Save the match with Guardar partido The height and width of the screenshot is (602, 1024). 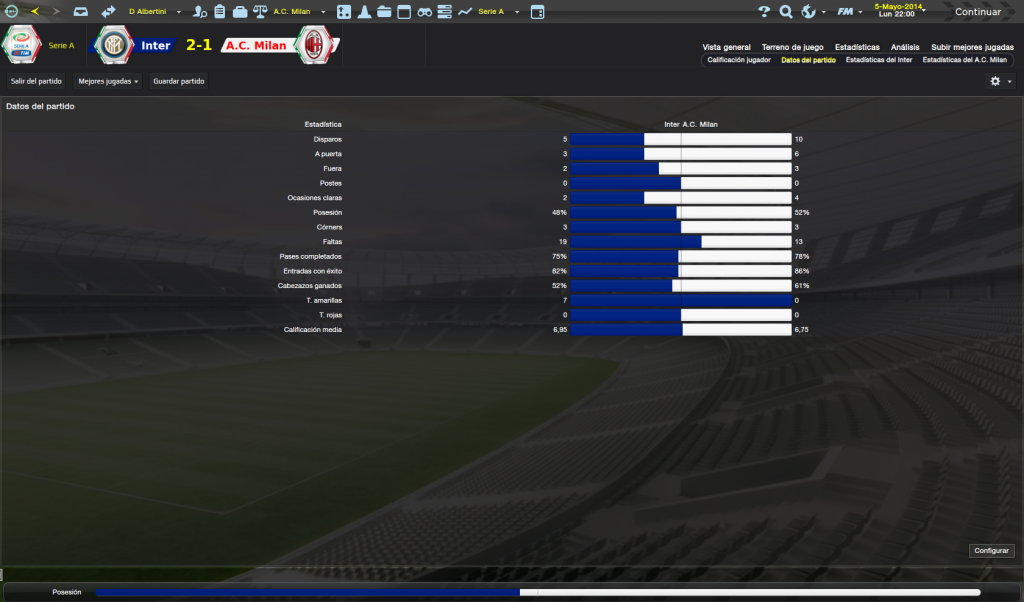179,81
